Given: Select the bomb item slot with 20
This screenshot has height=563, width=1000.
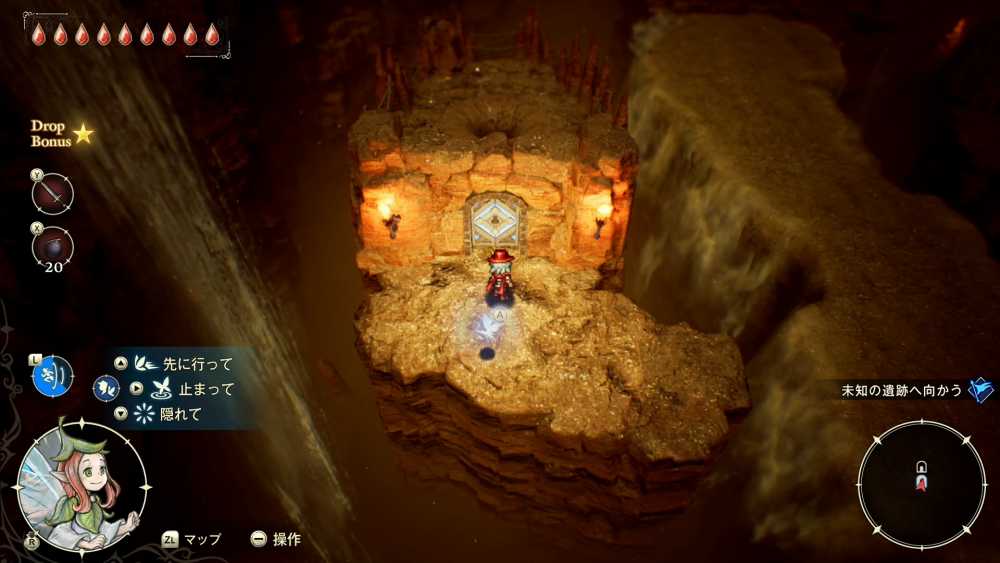Looking at the screenshot, I should (x=52, y=246).
